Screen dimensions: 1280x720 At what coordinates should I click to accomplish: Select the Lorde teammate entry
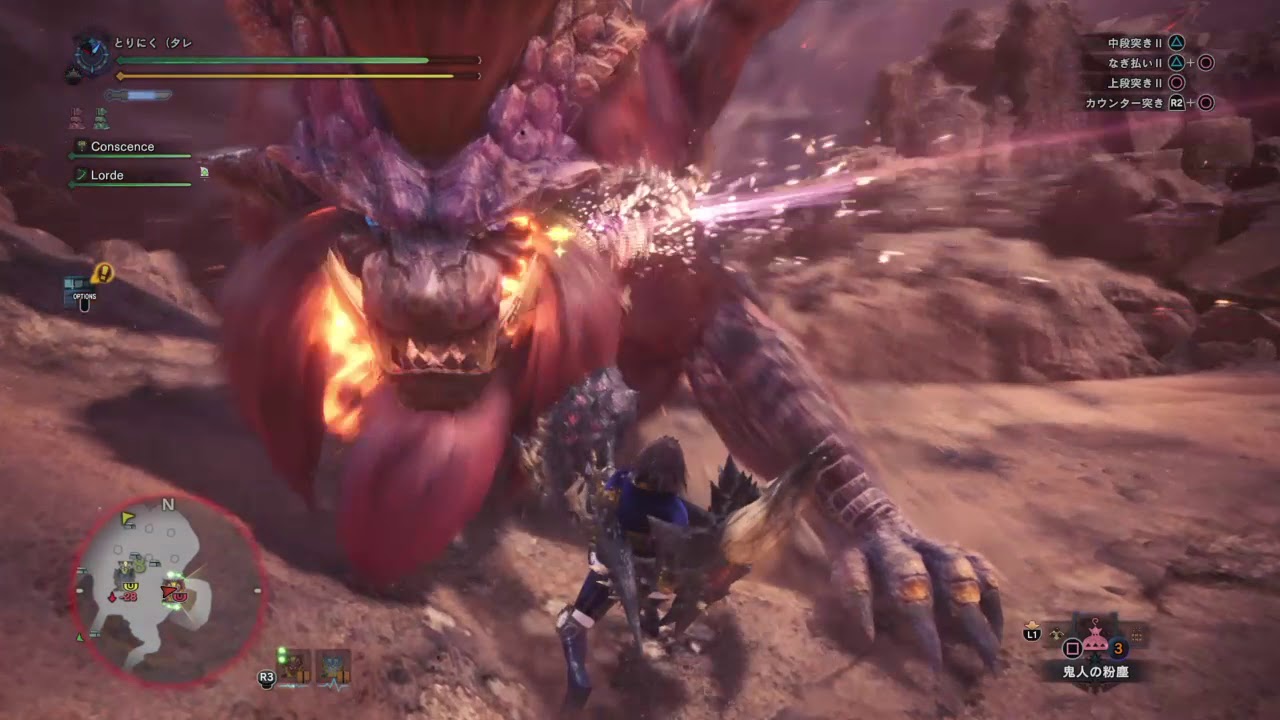click(113, 175)
